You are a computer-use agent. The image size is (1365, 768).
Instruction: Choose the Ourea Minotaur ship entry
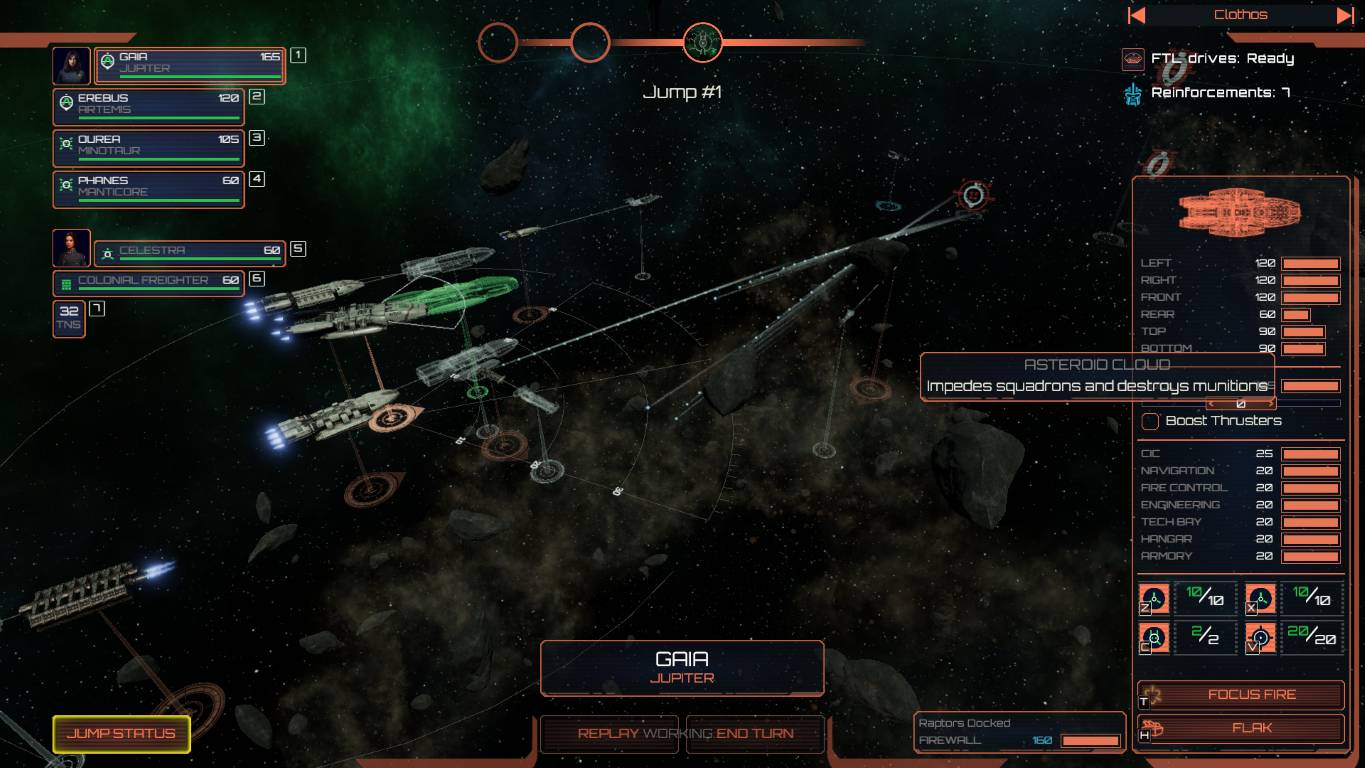coord(148,147)
